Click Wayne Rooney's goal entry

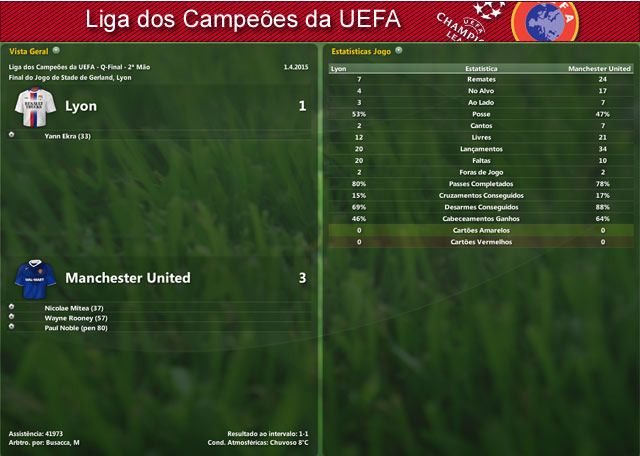pyautogui.click(x=76, y=317)
